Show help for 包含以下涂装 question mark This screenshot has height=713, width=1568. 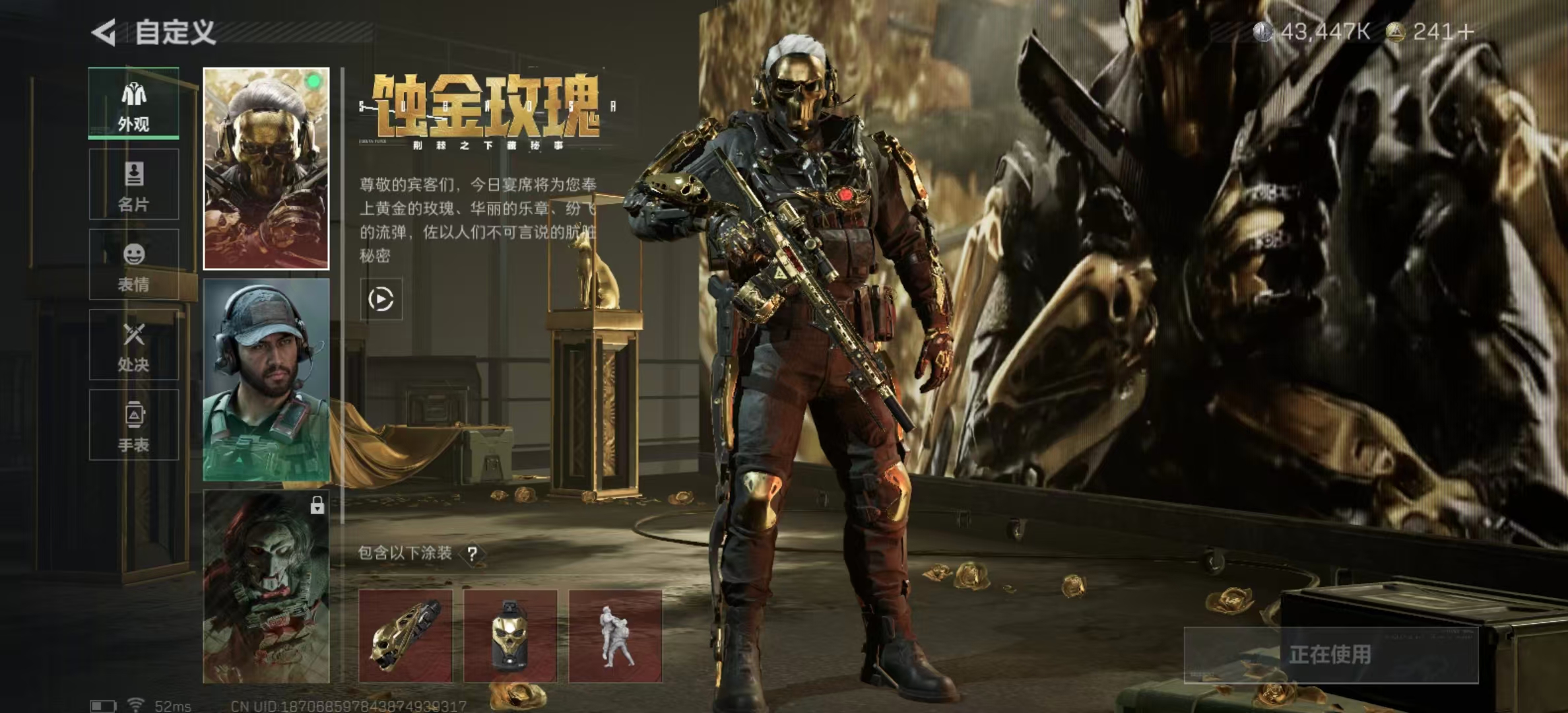[472, 554]
